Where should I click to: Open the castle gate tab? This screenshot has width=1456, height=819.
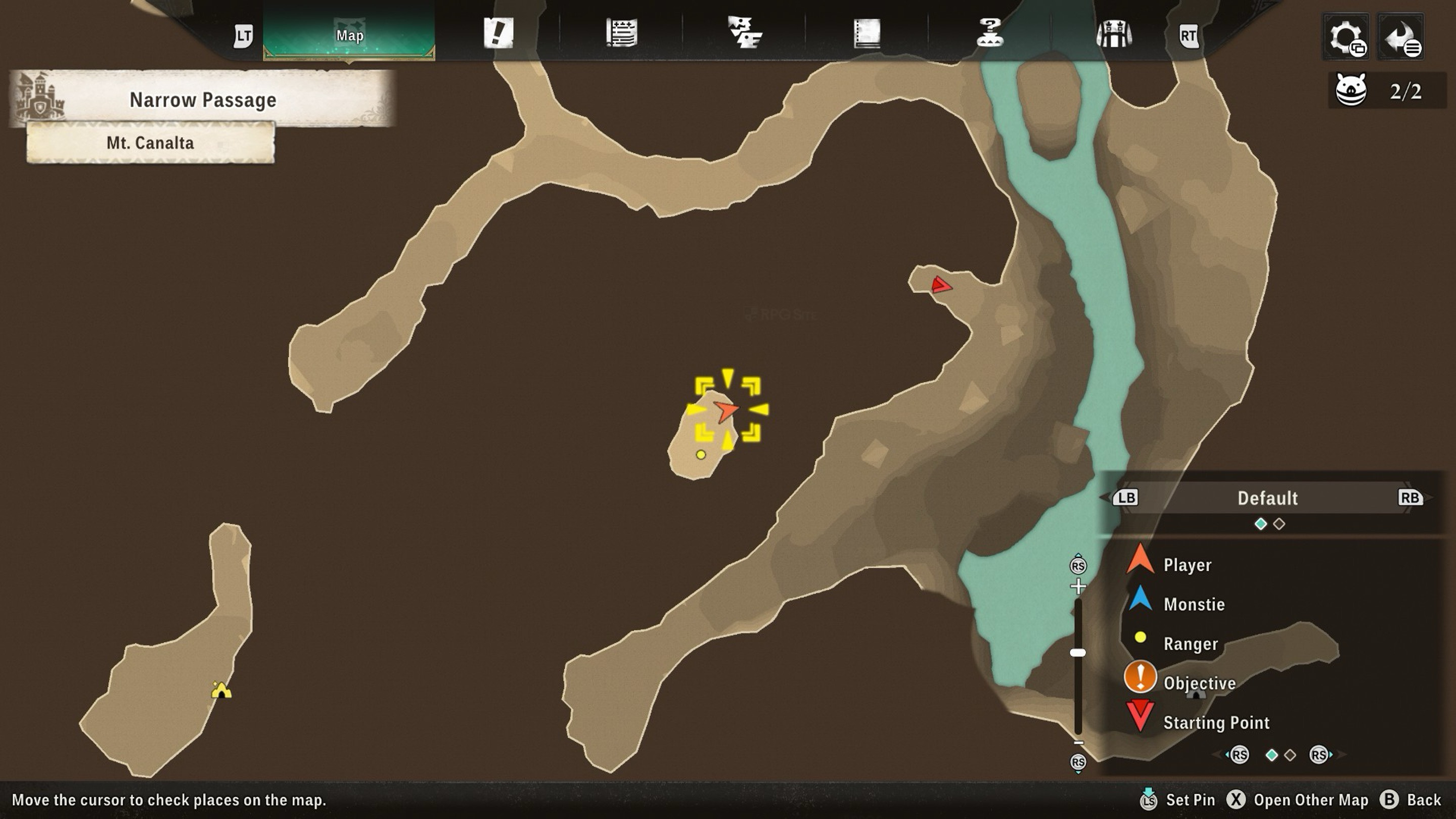[x=1113, y=33]
